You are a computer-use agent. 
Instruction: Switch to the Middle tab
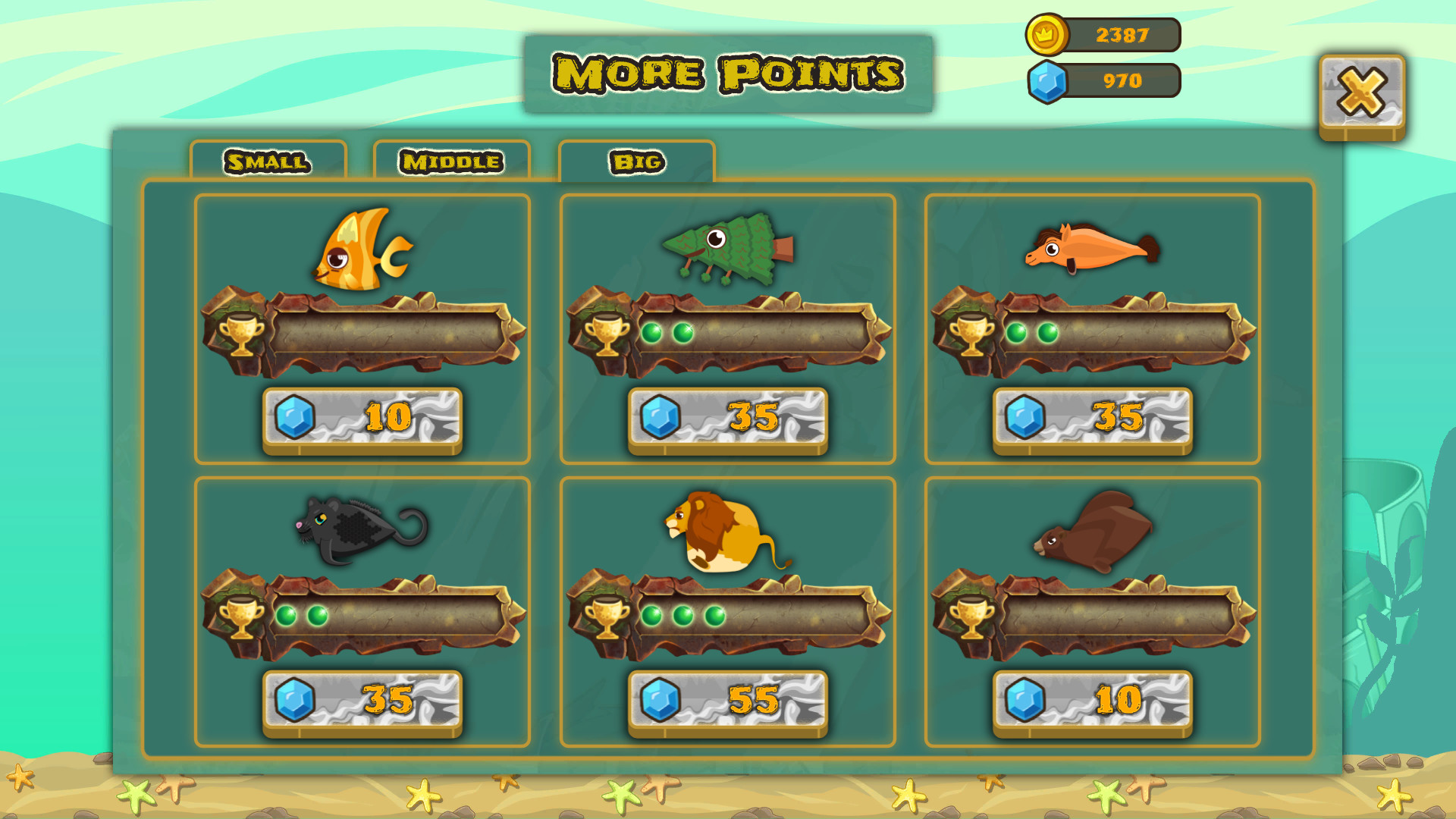click(451, 161)
